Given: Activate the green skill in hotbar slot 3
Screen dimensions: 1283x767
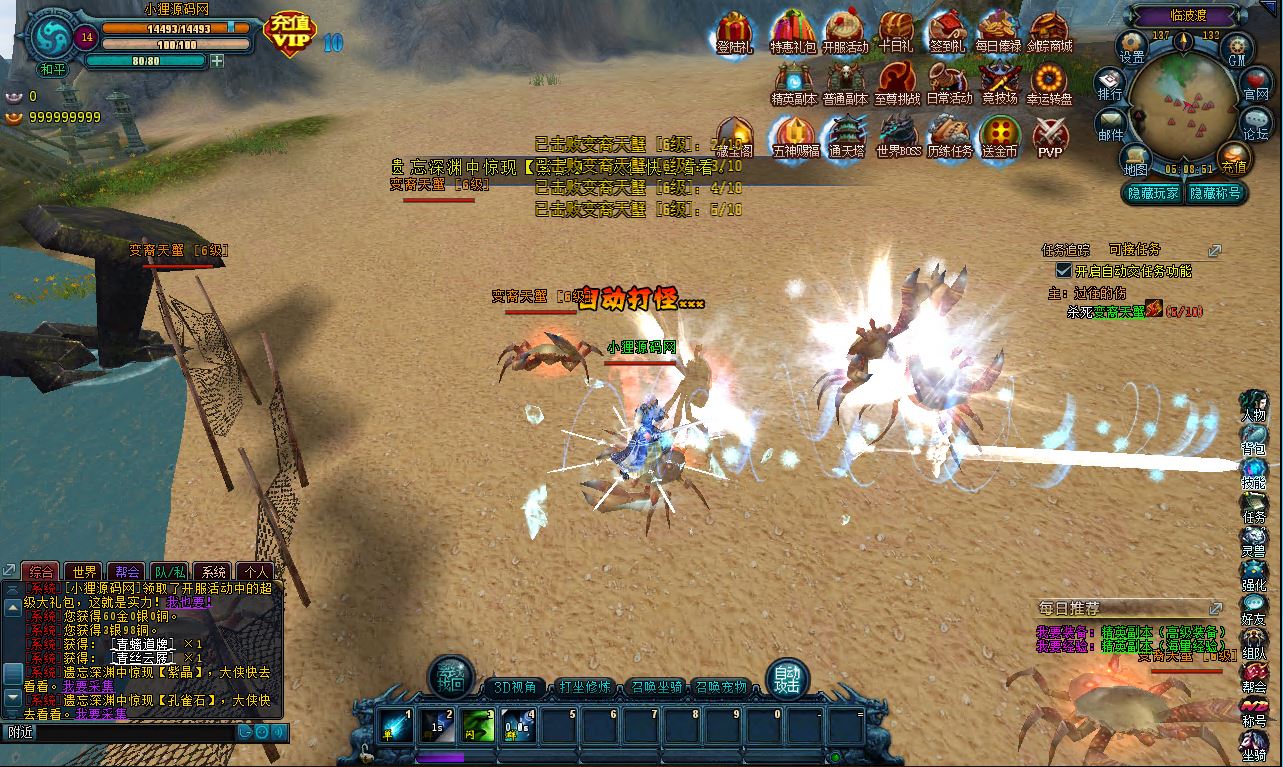Looking at the screenshot, I should click(x=478, y=726).
